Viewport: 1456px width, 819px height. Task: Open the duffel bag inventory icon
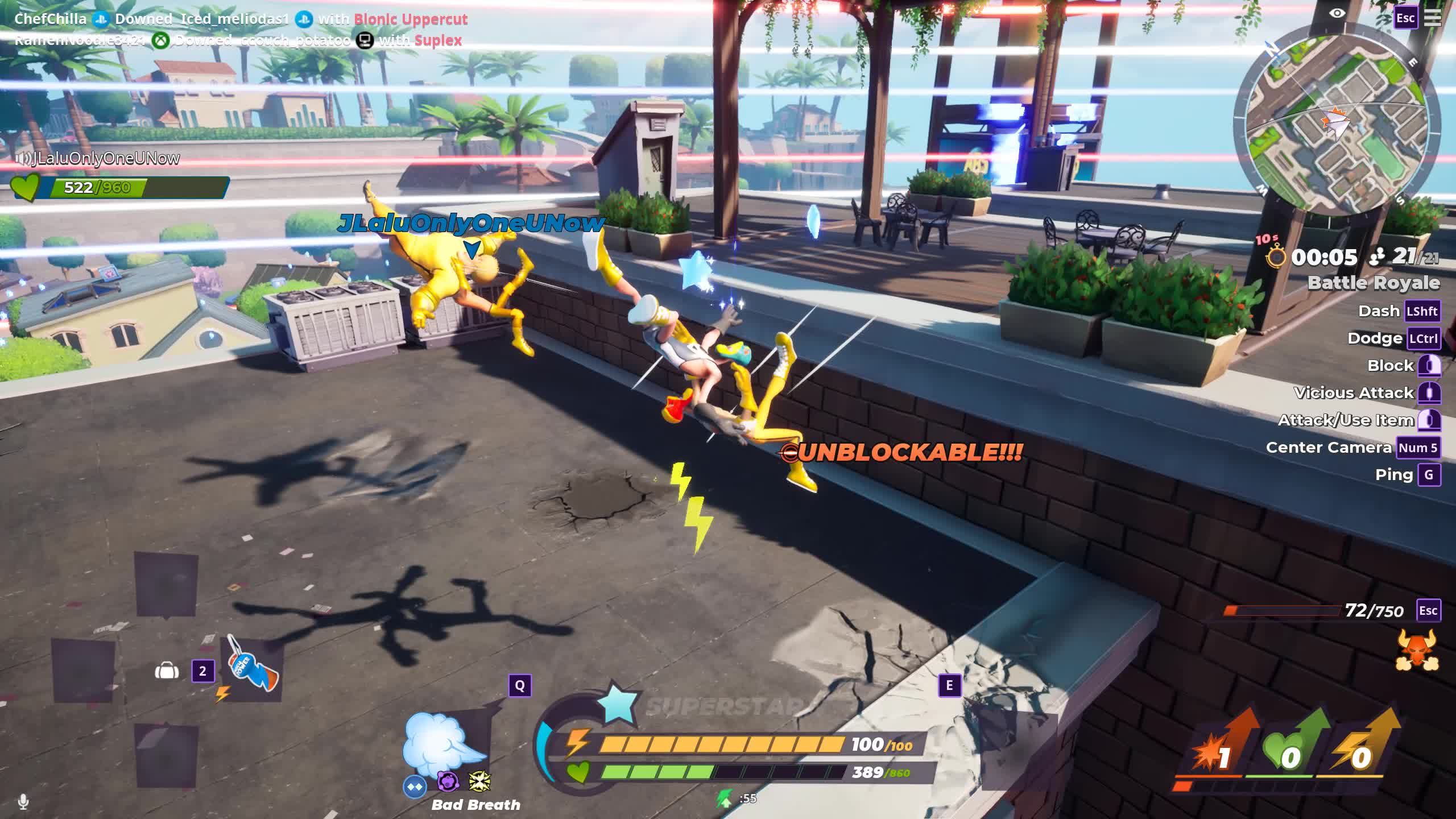point(167,672)
